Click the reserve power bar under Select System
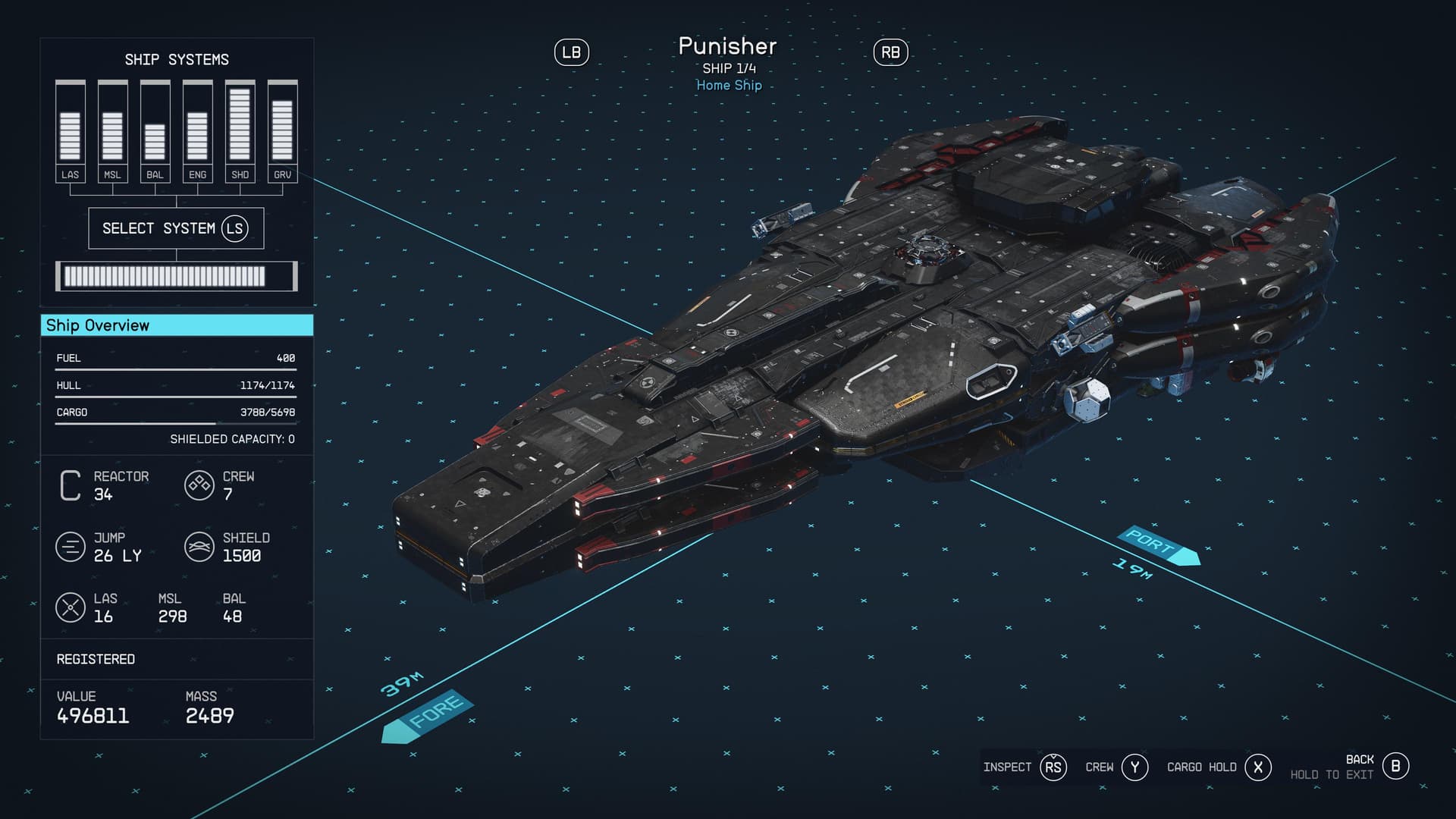 point(176,277)
